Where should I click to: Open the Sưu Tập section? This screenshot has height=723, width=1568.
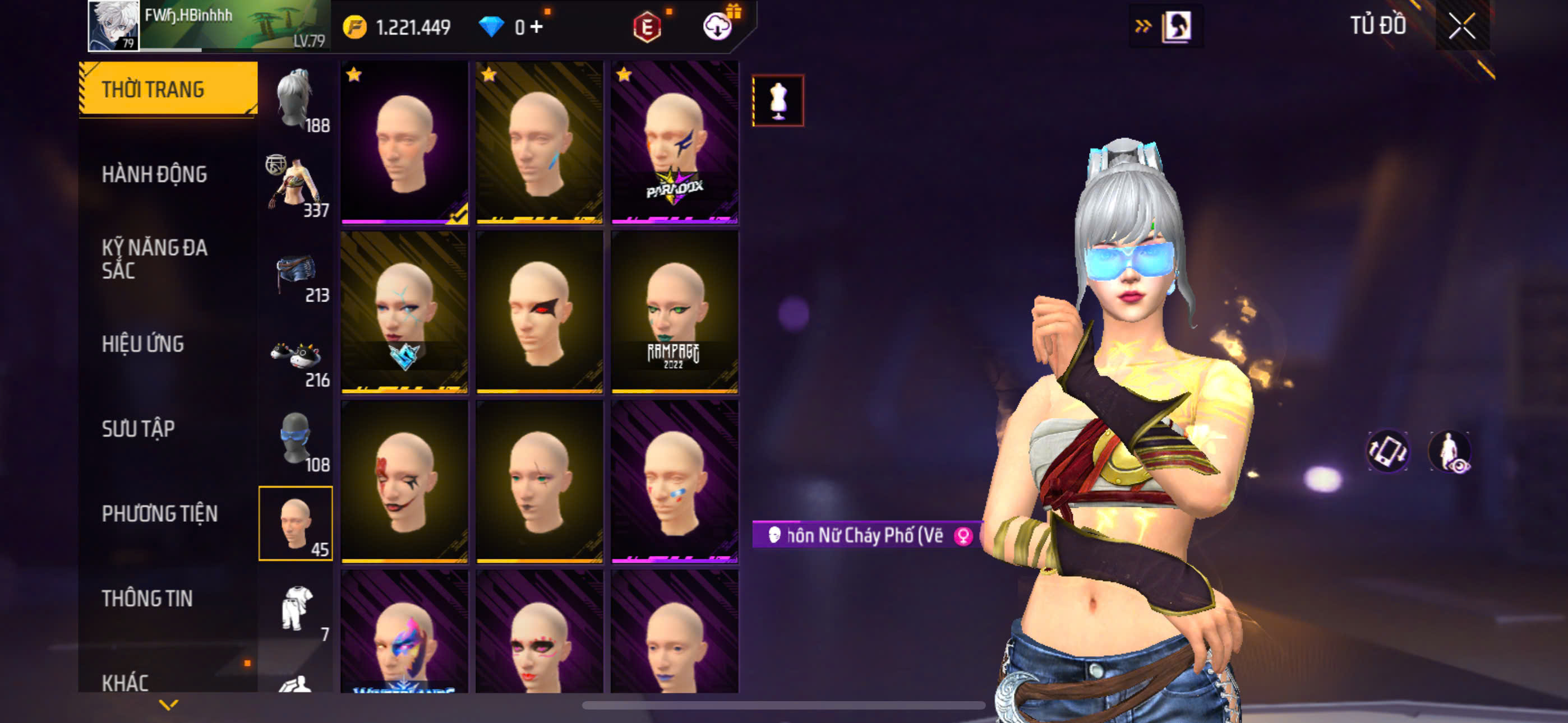138,429
